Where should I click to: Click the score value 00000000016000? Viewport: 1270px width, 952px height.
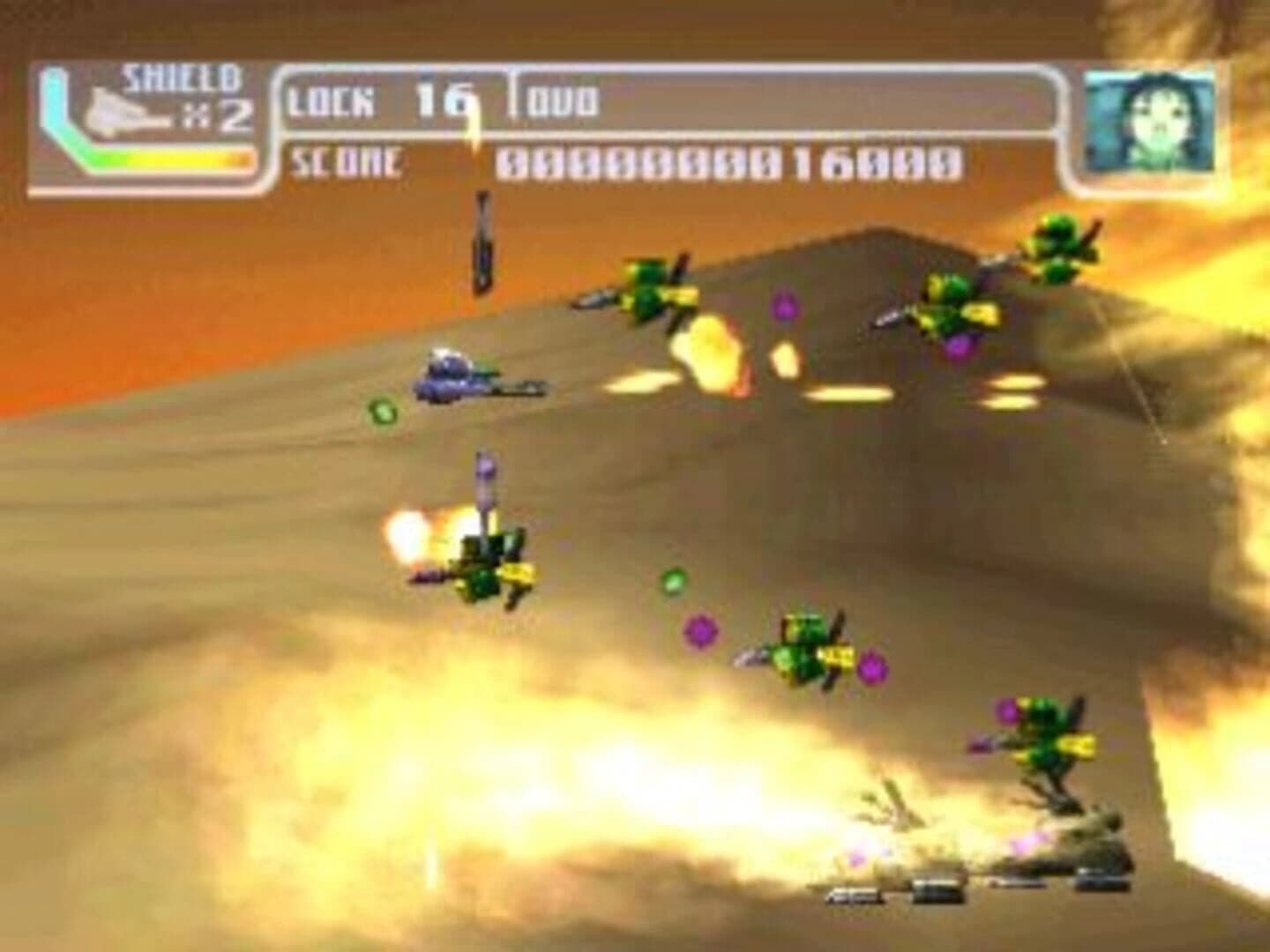732,162
